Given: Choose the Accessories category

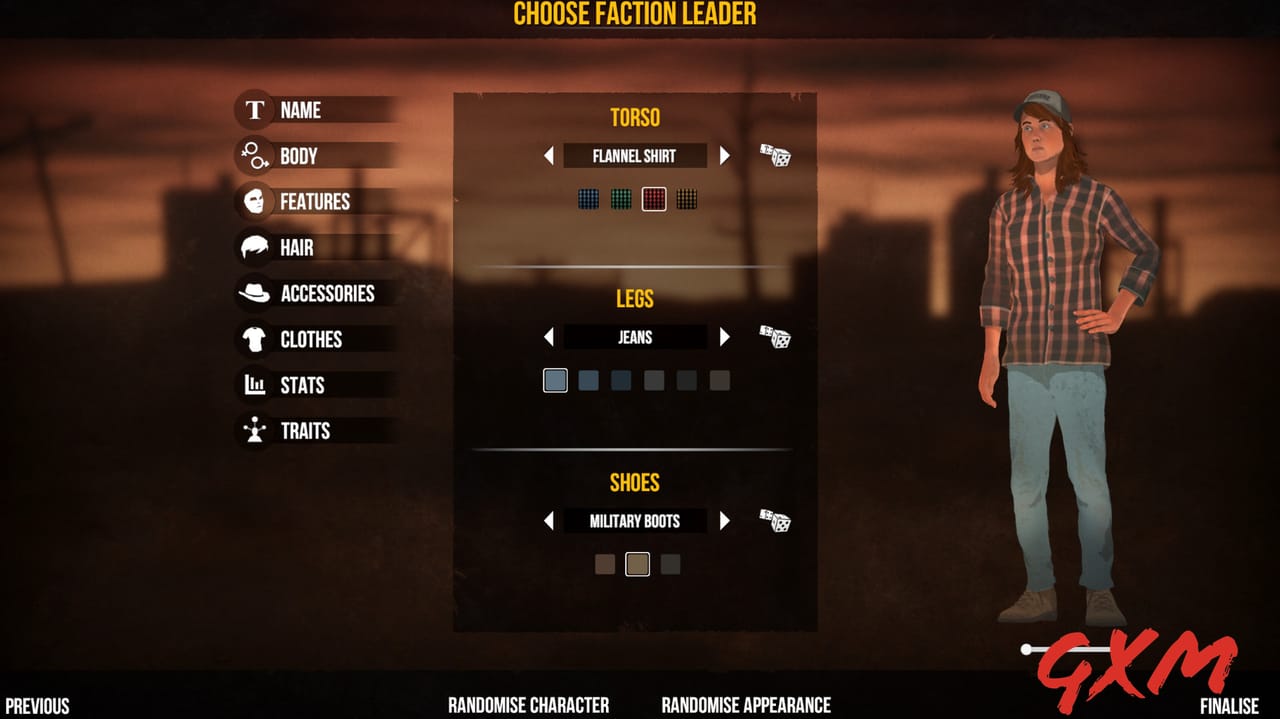Looking at the screenshot, I should click(327, 294).
